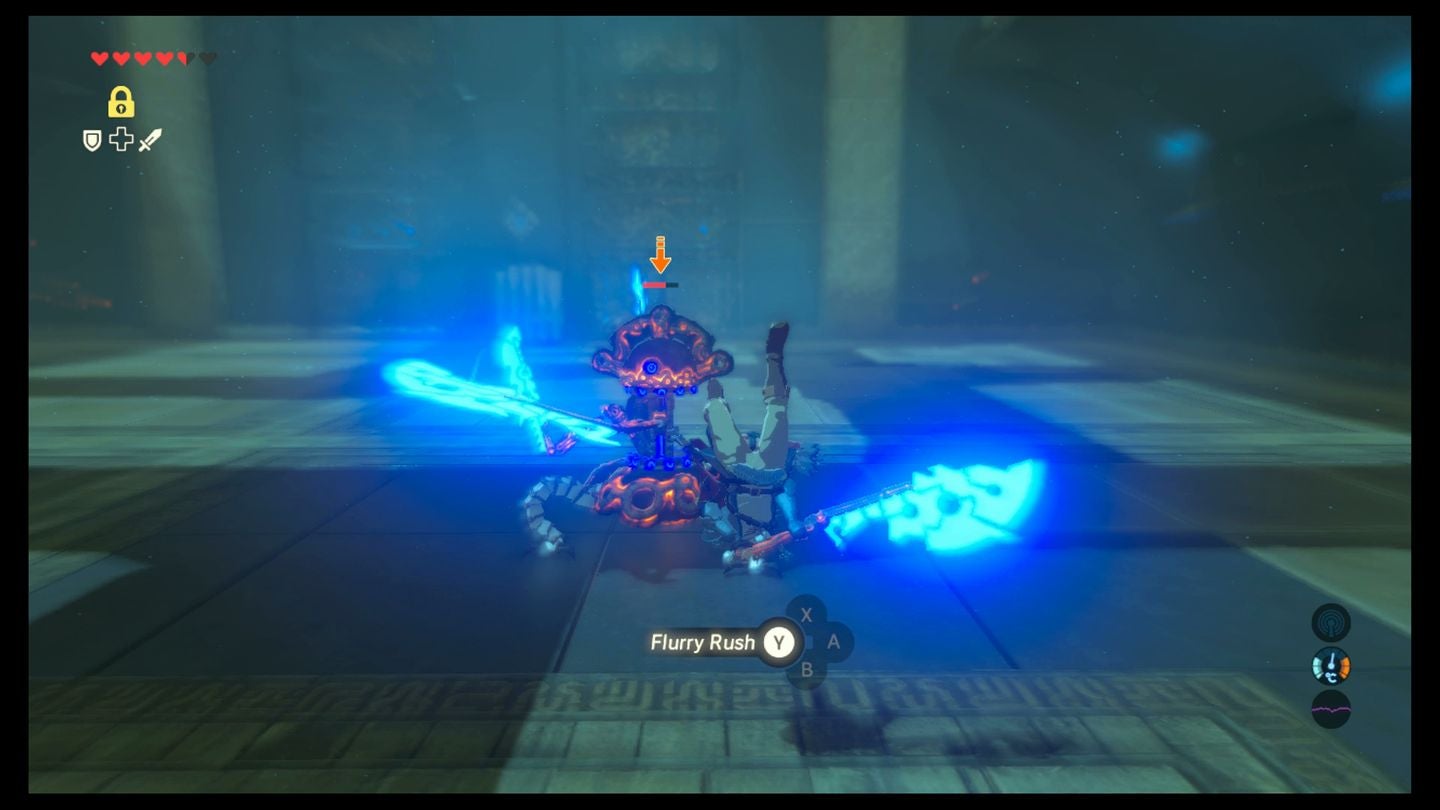Select the Sheikah Sensor icon

(x=1332, y=621)
